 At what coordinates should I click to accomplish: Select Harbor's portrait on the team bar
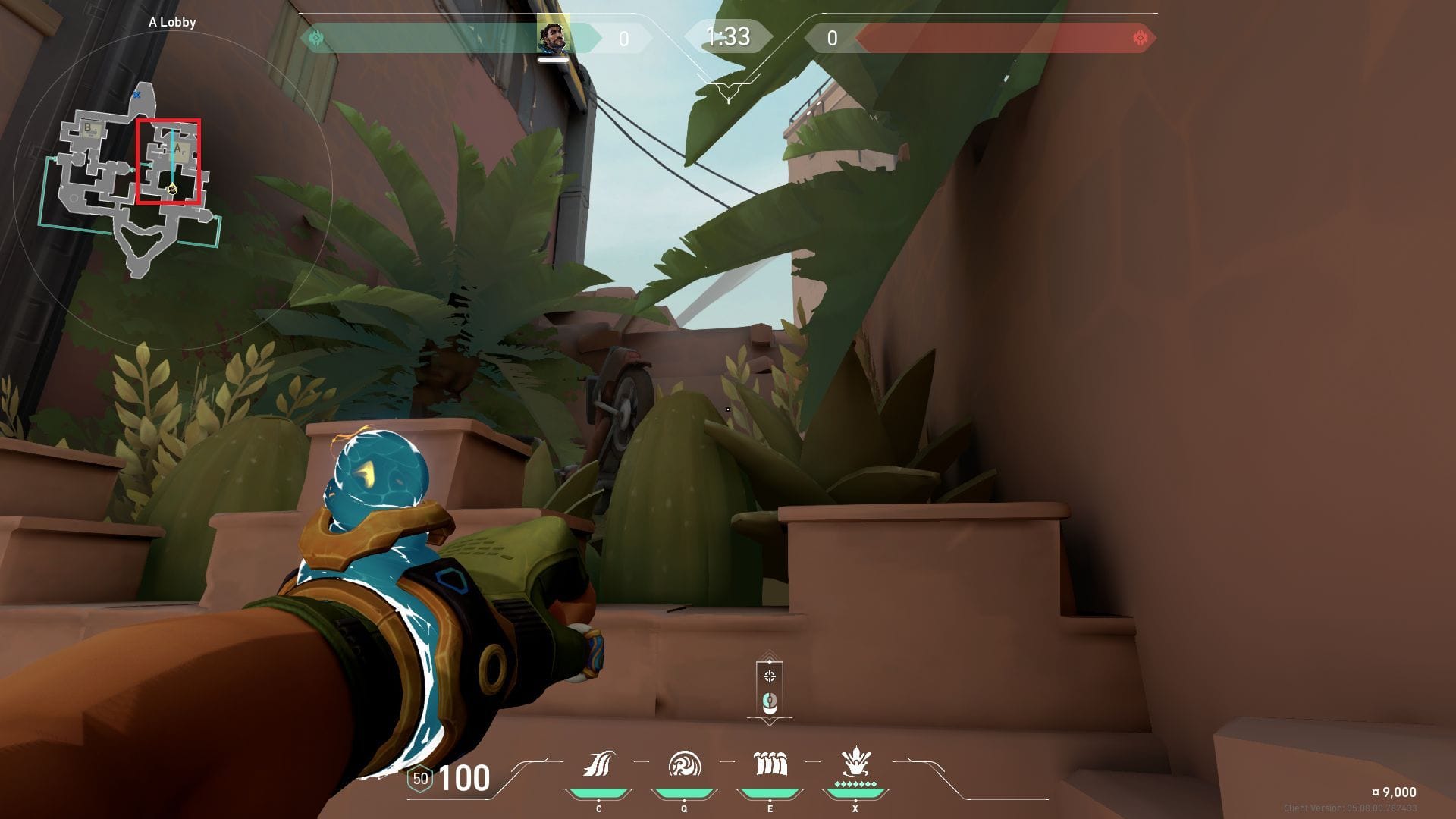click(553, 38)
